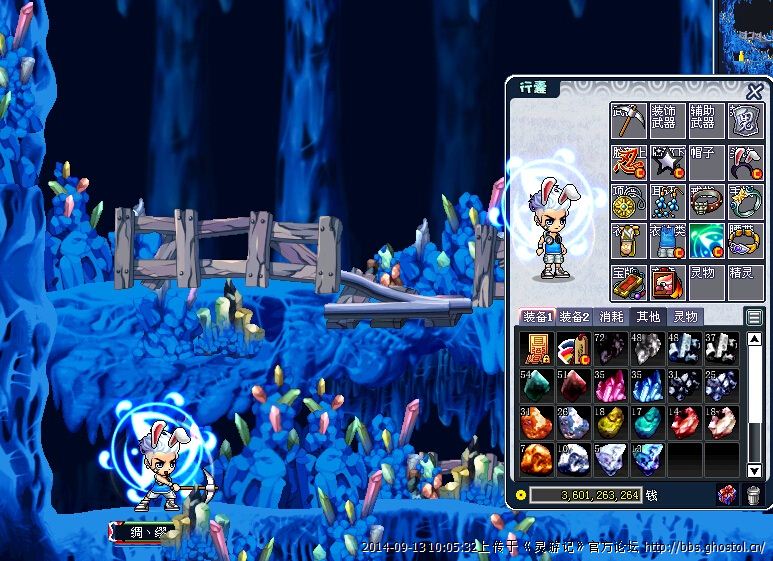The height and width of the screenshot is (561, 773).
Task: Show the 其他 items tab
Action: coord(648,317)
